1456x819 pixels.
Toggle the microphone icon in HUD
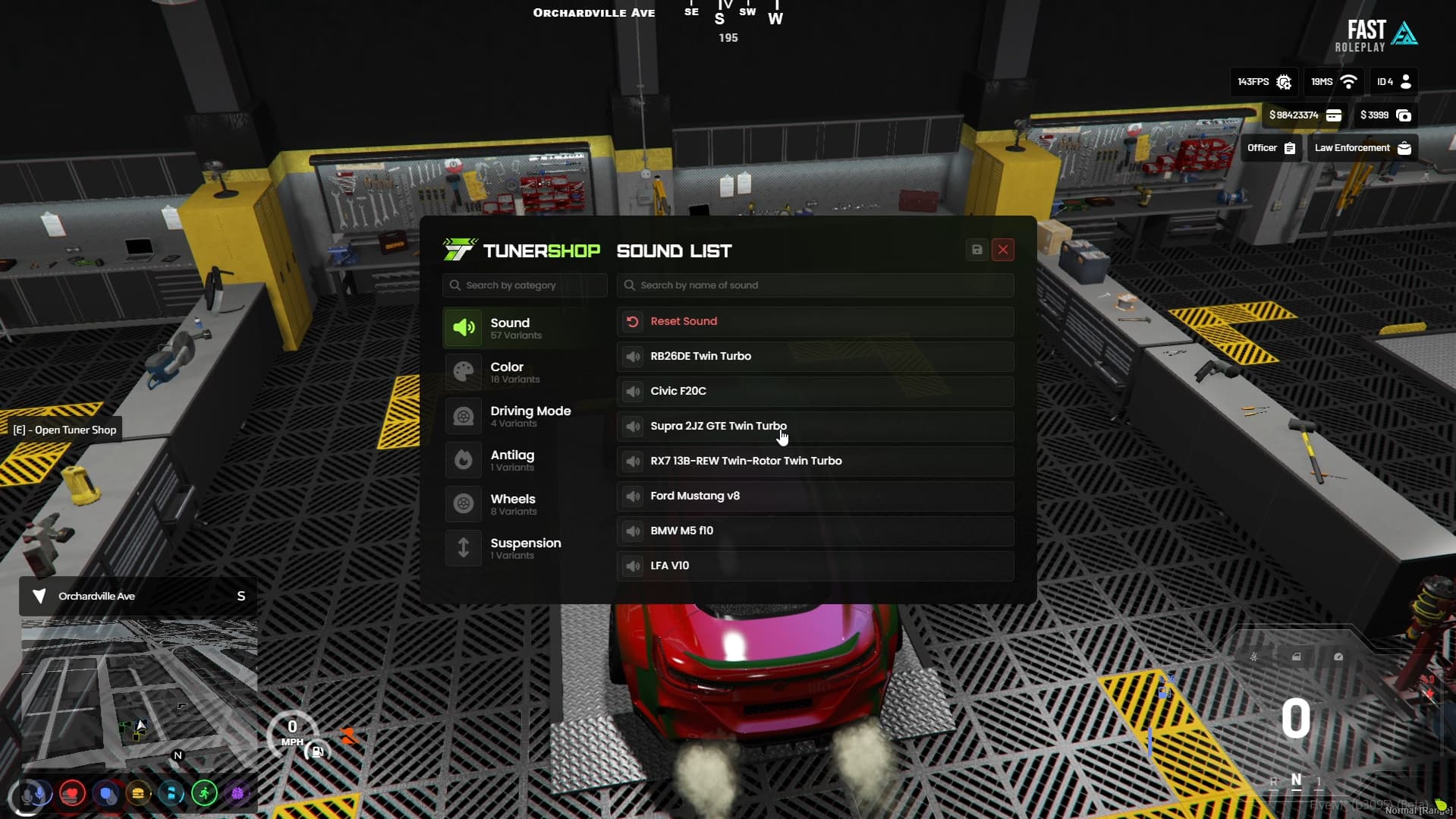36,794
